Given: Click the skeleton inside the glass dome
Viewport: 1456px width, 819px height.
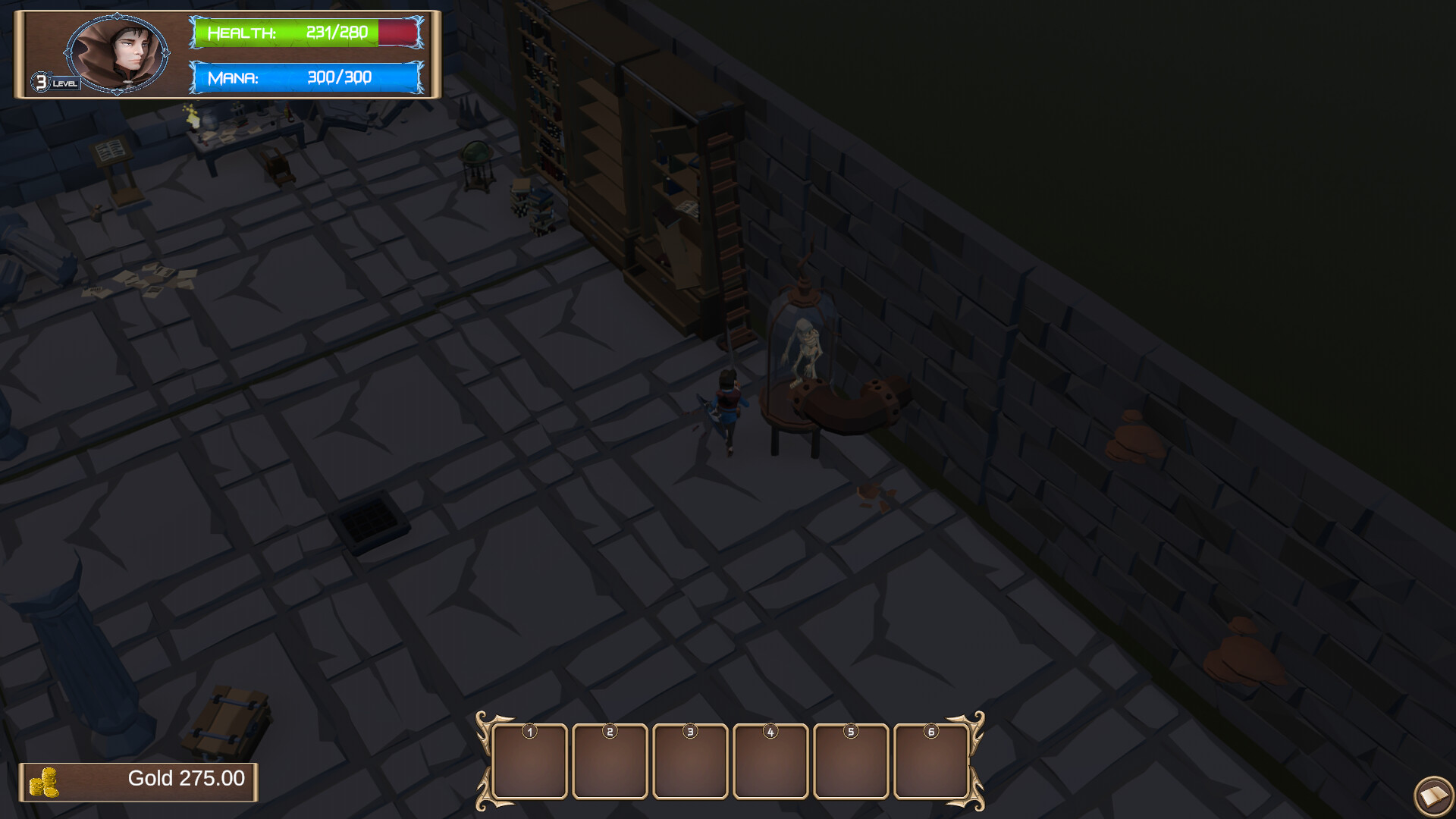Looking at the screenshot, I should (804, 349).
